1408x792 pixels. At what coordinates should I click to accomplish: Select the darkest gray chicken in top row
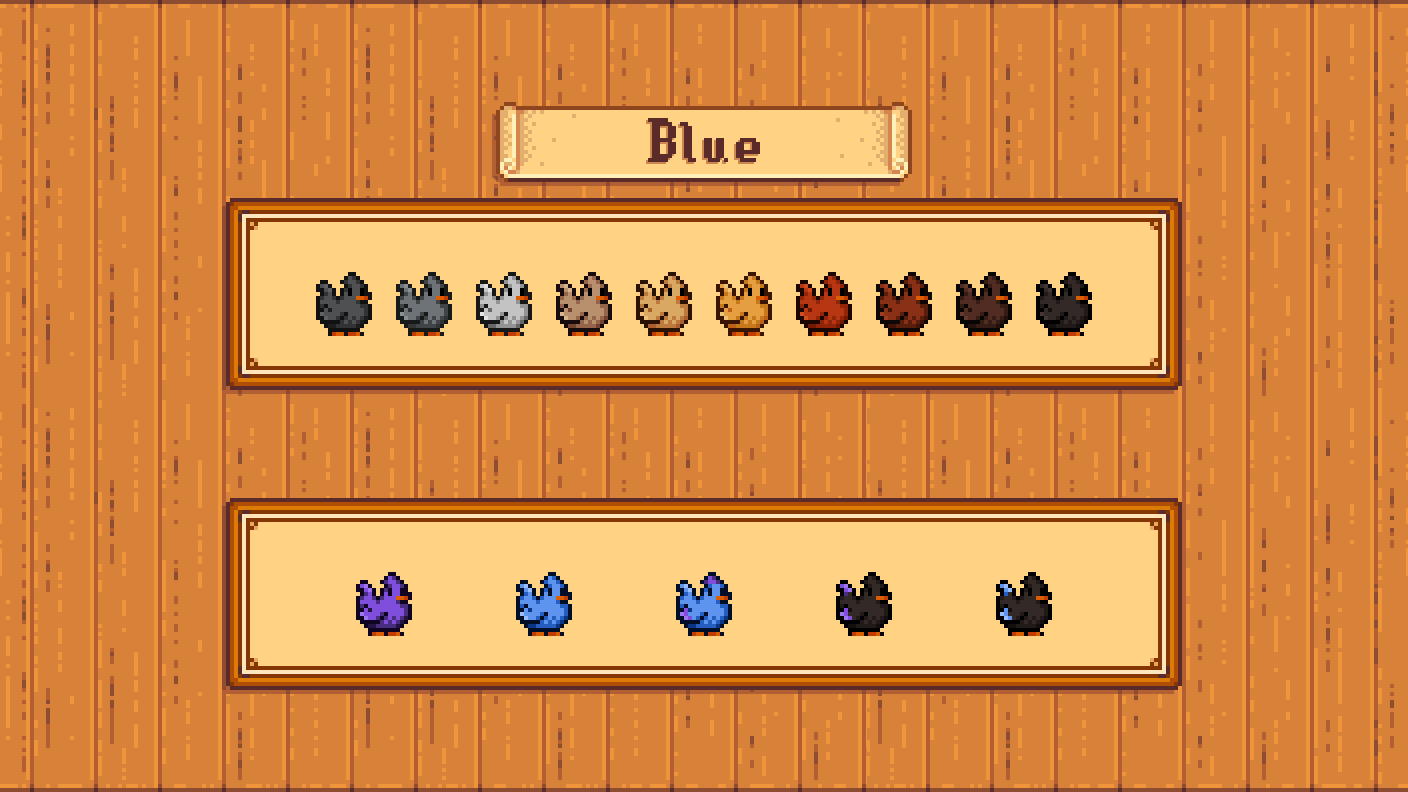[x=344, y=305]
